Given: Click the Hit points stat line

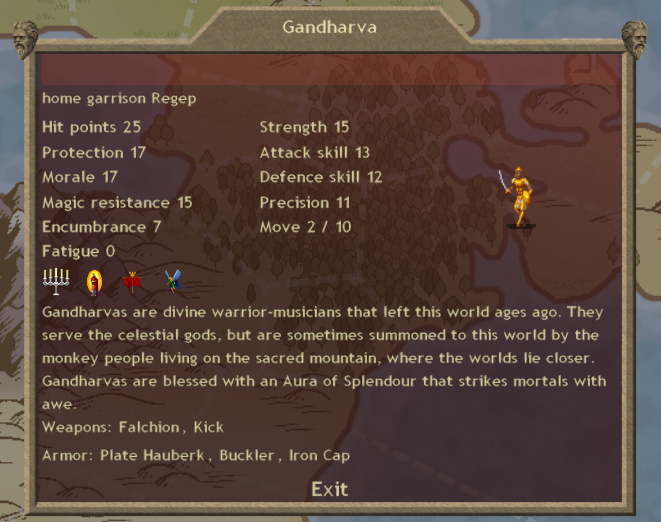Looking at the screenshot, I should click(x=92, y=127).
